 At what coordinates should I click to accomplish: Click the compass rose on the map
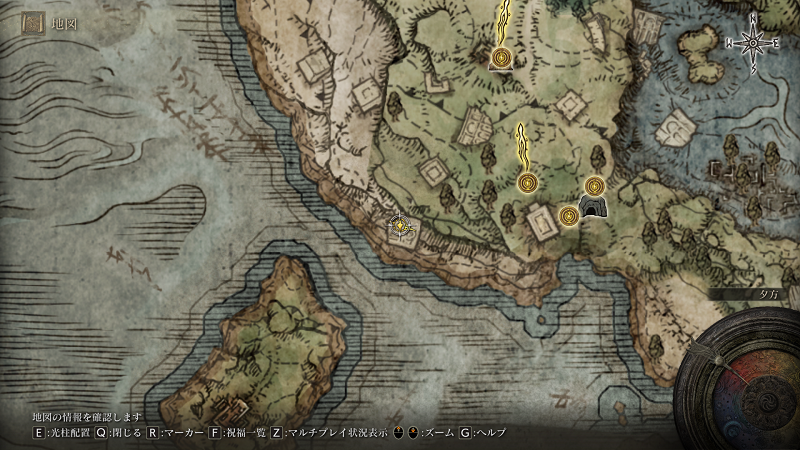[753, 42]
